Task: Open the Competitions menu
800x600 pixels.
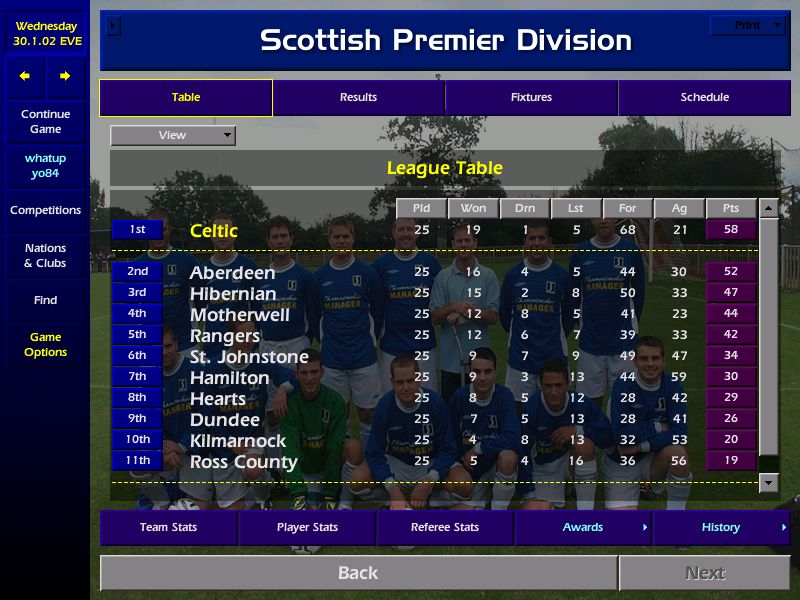Action: pyautogui.click(x=45, y=211)
